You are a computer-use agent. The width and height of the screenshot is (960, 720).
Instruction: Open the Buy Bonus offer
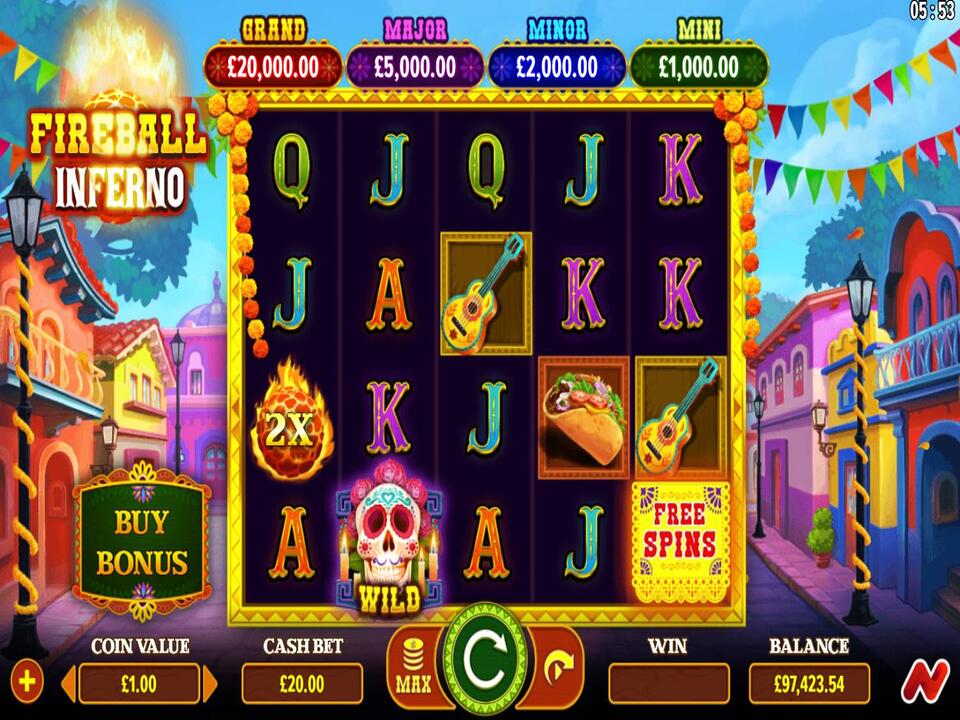pos(142,541)
